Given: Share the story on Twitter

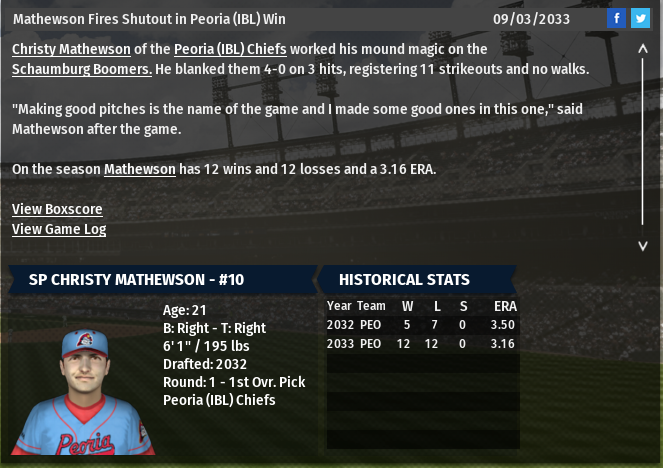Looking at the screenshot, I should (639, 19).
